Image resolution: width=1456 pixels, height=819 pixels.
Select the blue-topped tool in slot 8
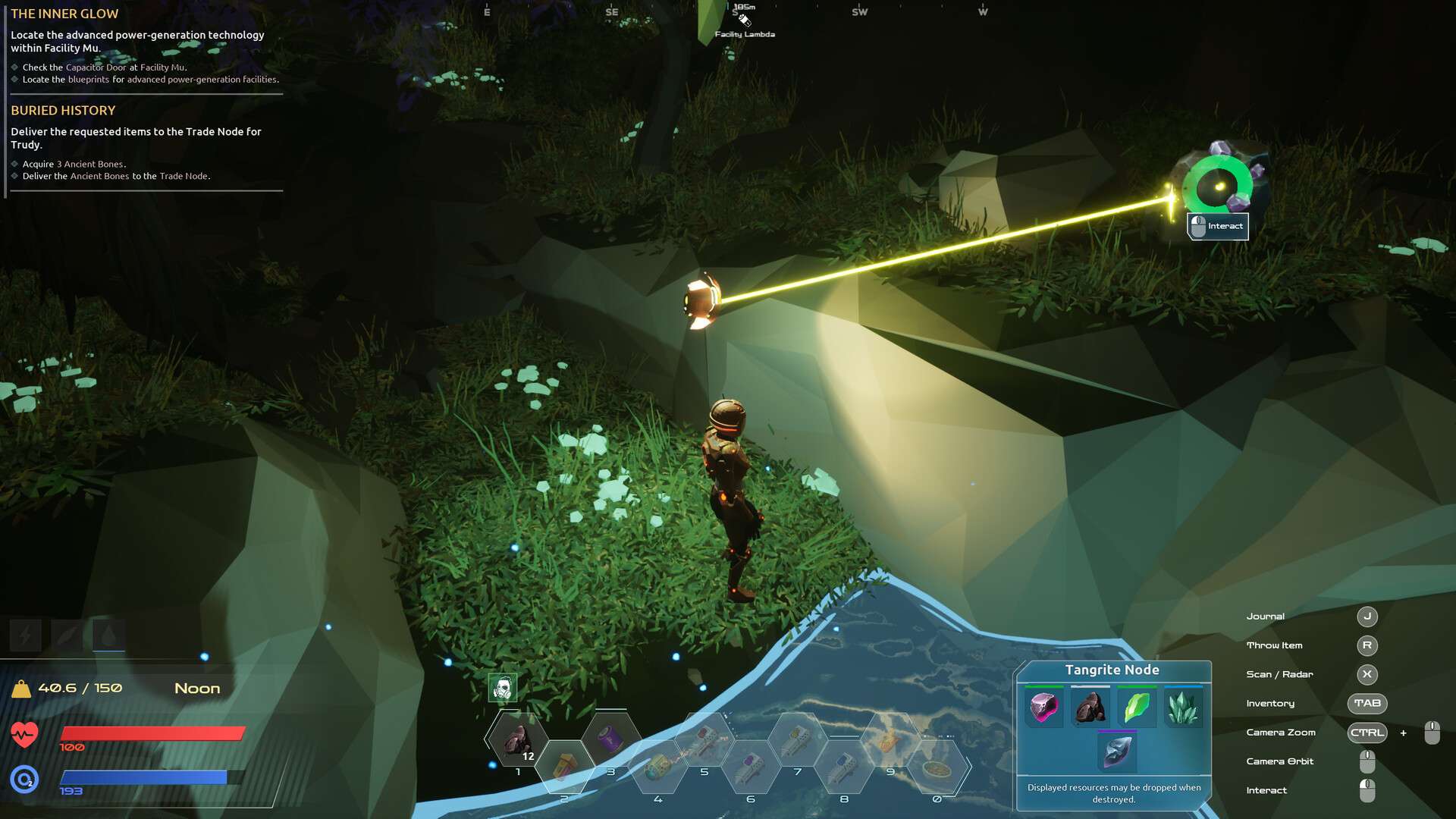point(844,767)
